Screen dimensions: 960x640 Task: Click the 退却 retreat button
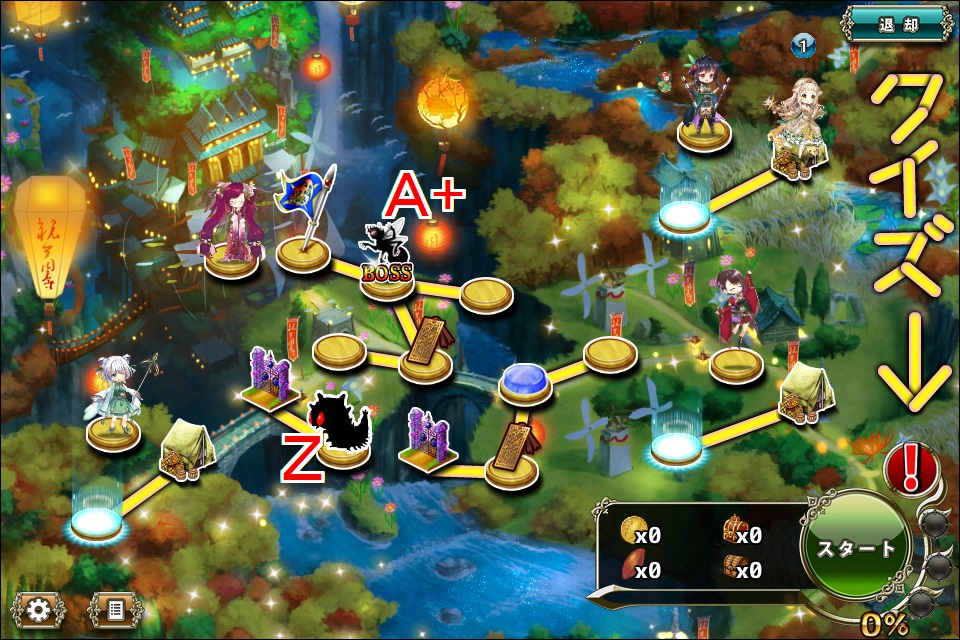[897, 24]
